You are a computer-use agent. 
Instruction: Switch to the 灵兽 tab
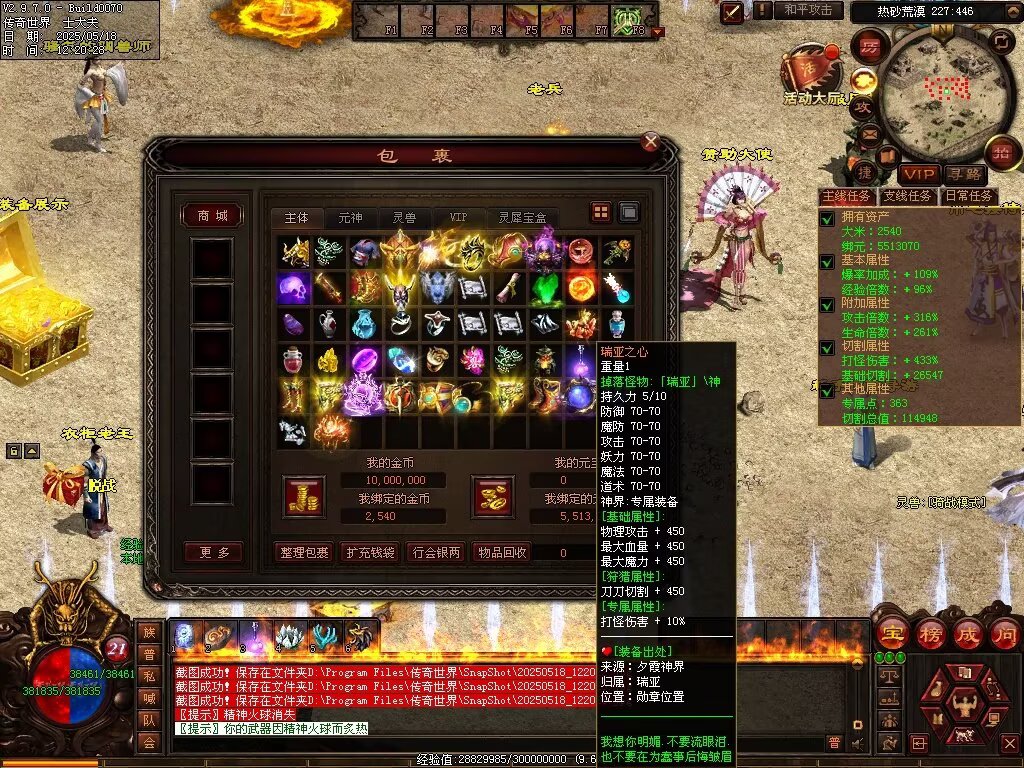click(404, 217)
